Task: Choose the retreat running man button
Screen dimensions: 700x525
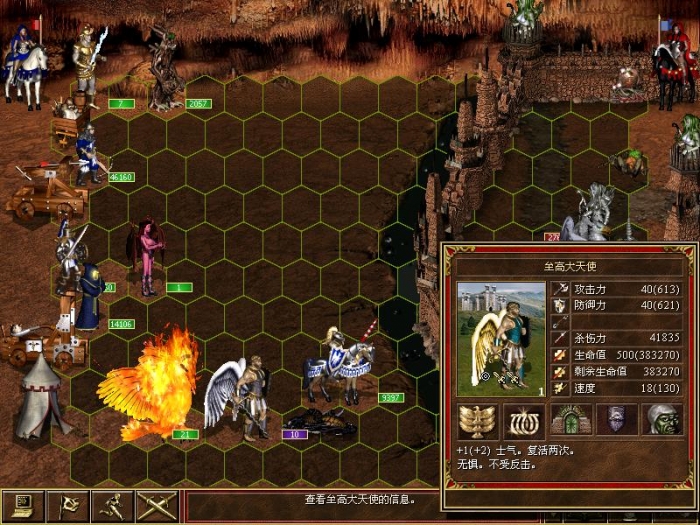Action: [x=111, y=506]
